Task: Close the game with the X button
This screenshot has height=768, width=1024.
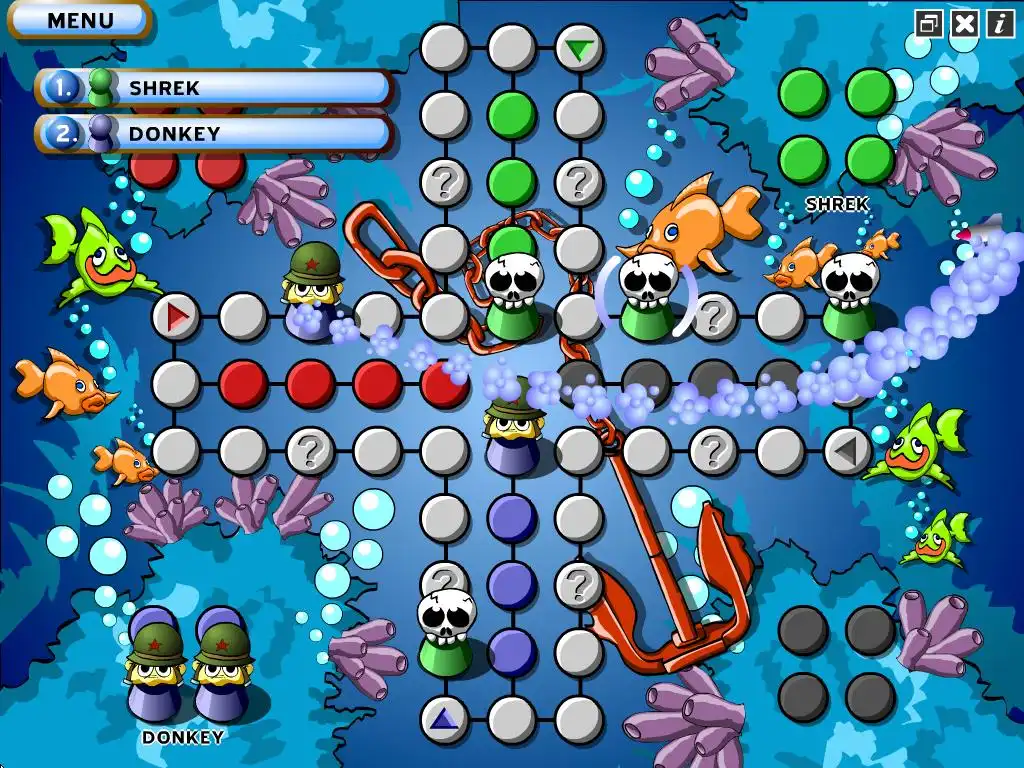Action: pyautogui.click(x=964, y=23)
